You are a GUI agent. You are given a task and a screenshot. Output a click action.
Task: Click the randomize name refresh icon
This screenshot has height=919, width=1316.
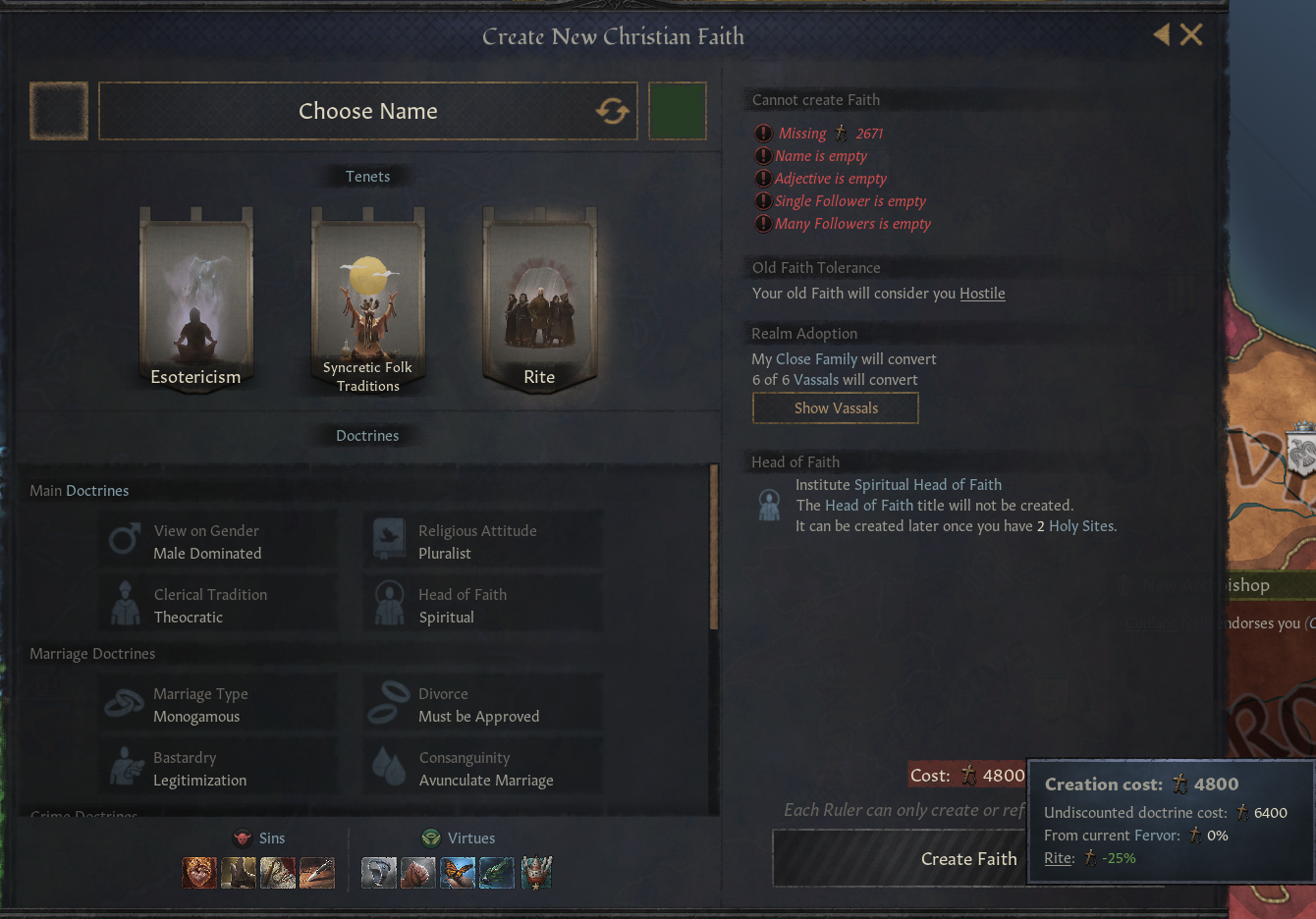click(x=611, y=111)
